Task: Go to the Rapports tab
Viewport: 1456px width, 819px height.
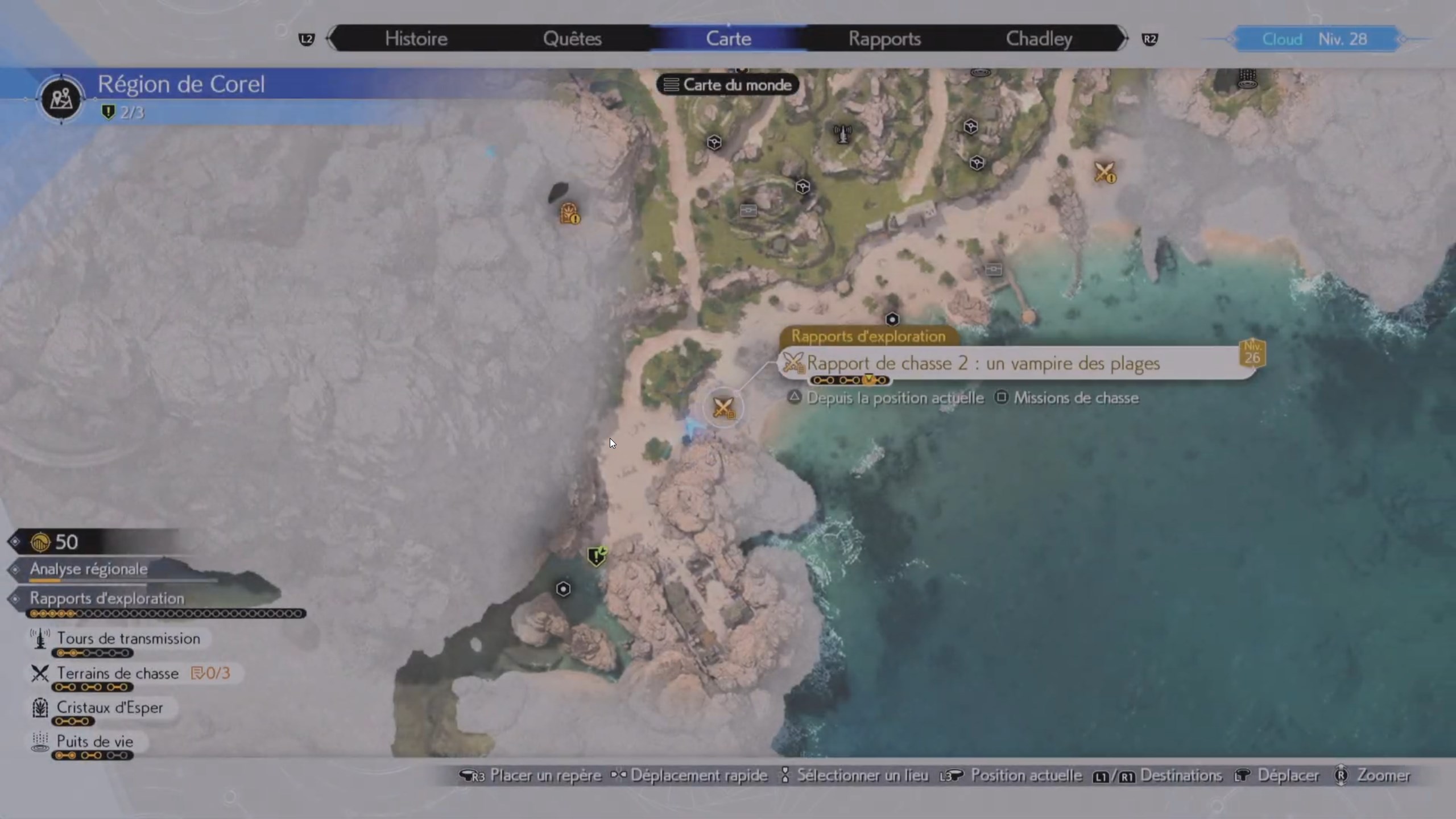Action: [x=884, y=39]
